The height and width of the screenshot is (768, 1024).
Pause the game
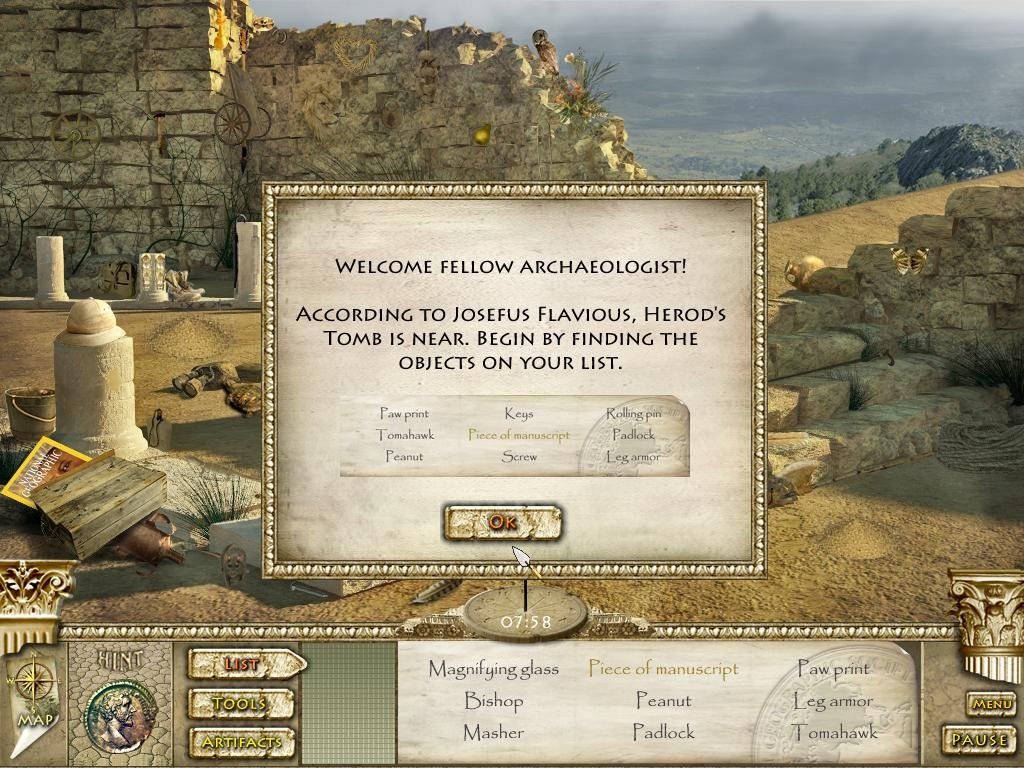(979, 740)
